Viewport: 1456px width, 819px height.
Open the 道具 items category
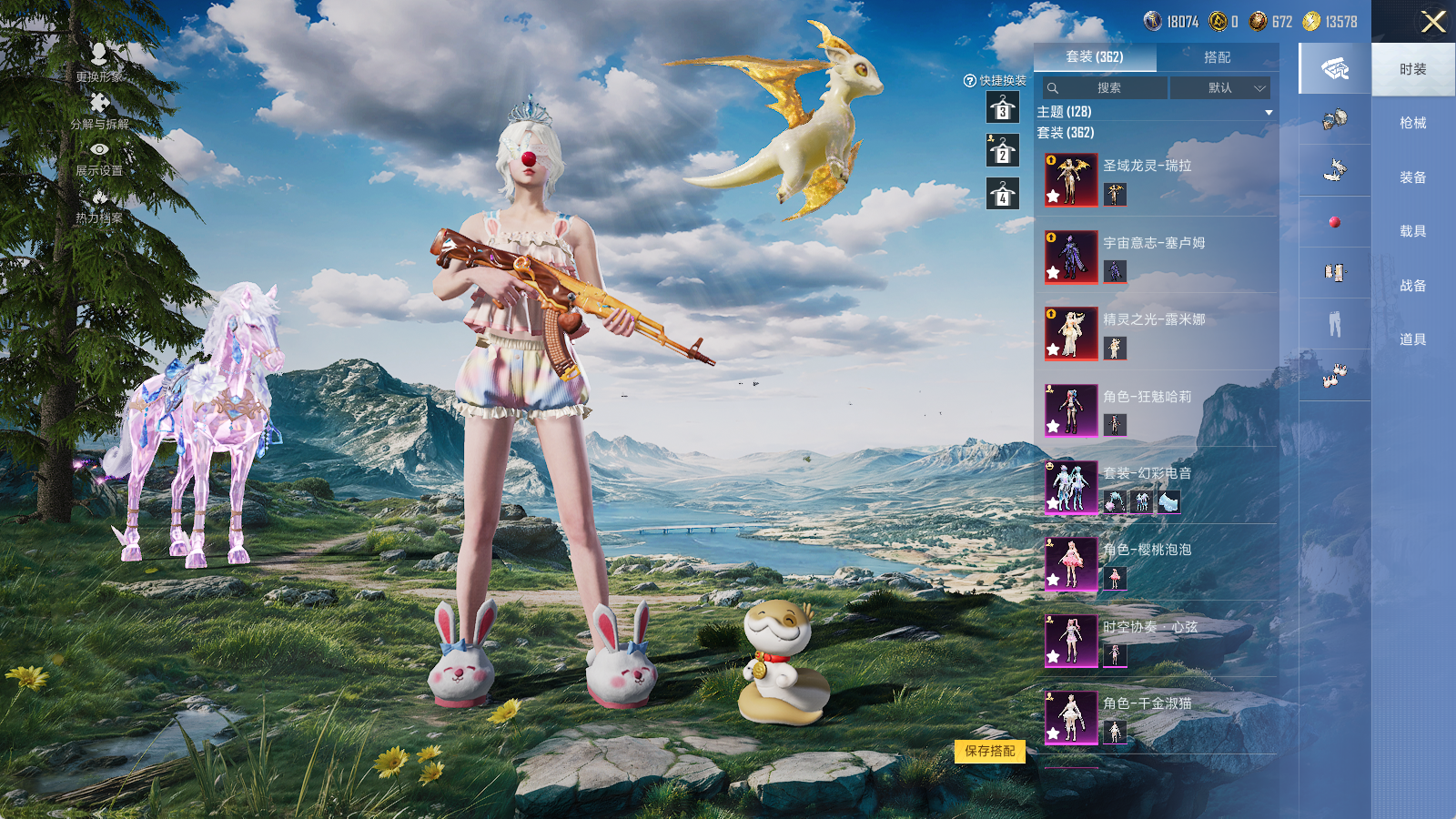point(1412,339)
